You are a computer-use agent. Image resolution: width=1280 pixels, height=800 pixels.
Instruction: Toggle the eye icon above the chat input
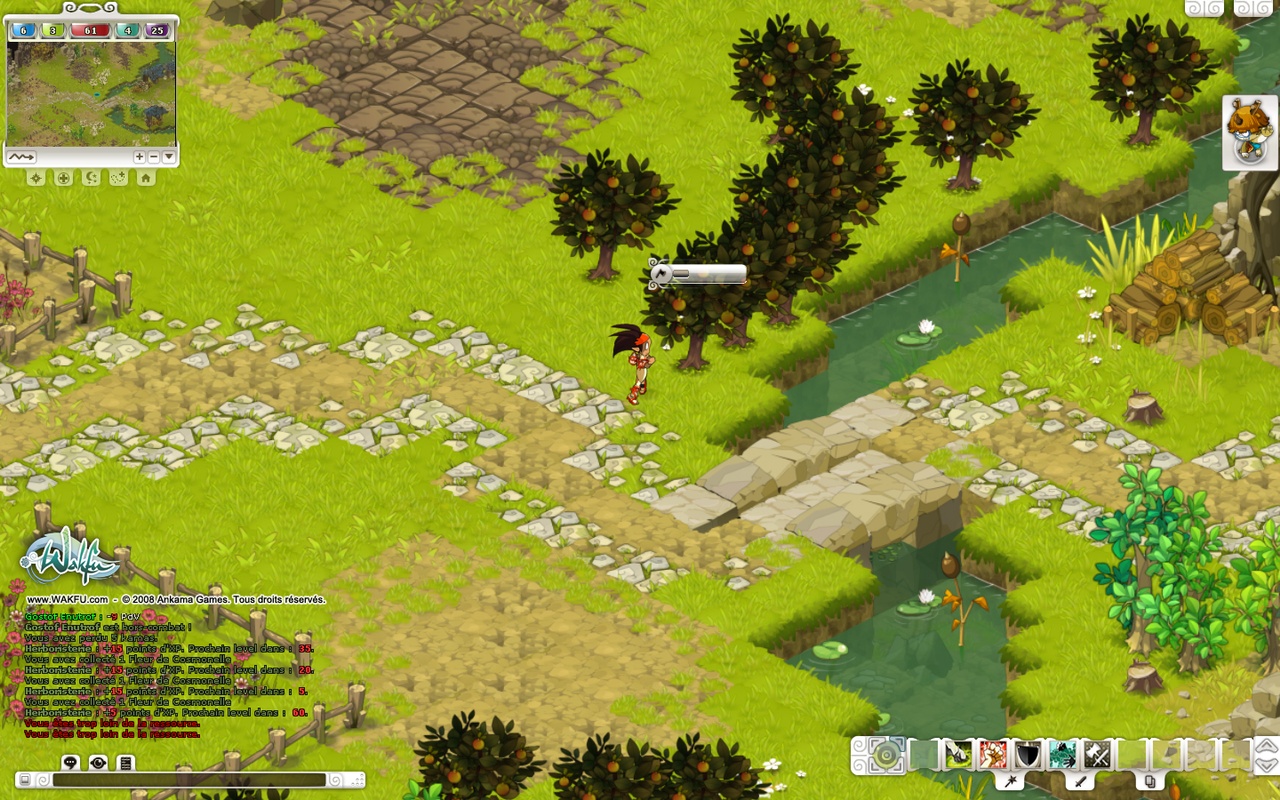[98, 762]
